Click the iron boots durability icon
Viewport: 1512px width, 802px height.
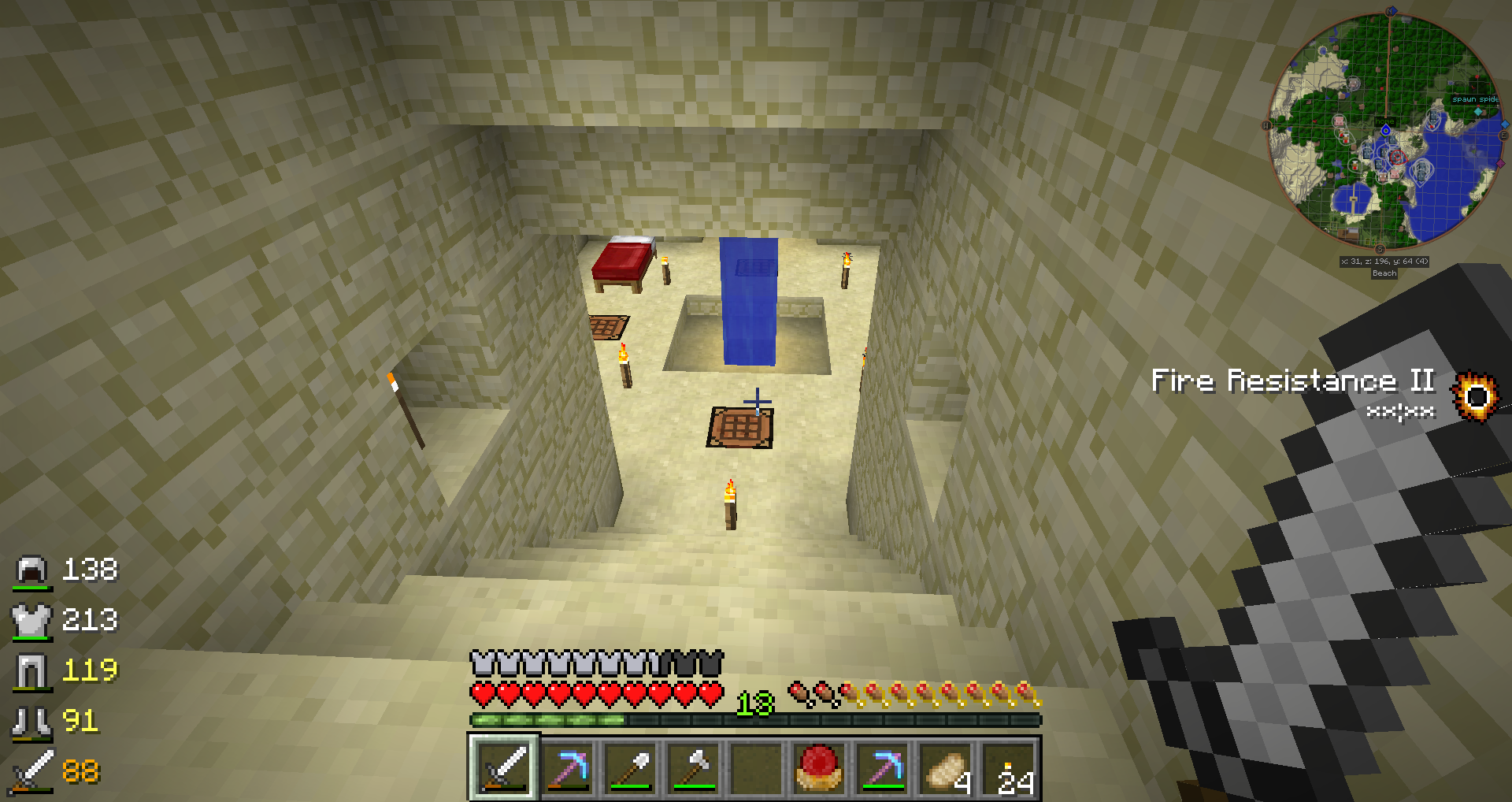click(x=31, y=722)
